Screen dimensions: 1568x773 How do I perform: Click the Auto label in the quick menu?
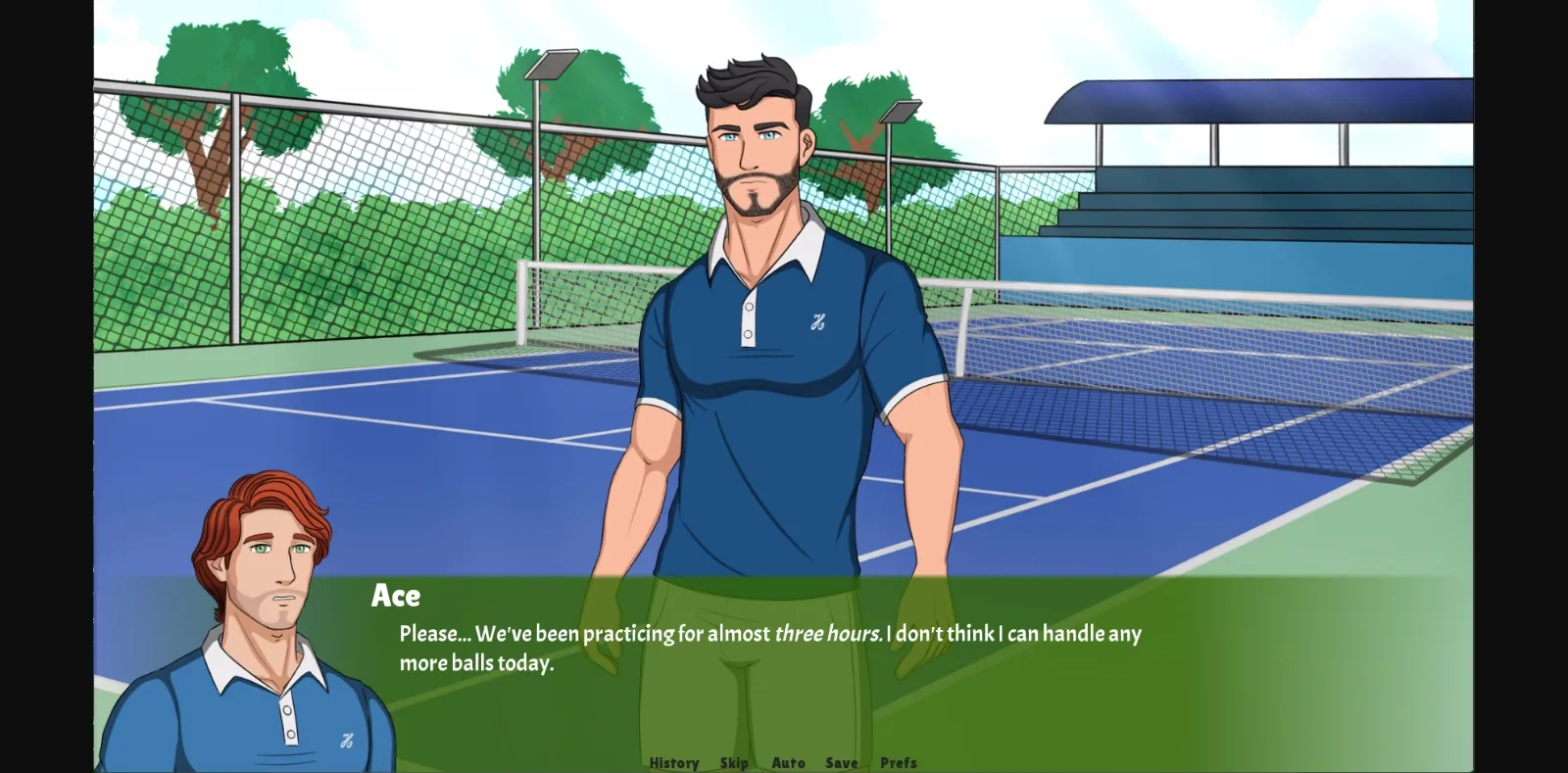point(788,762)
